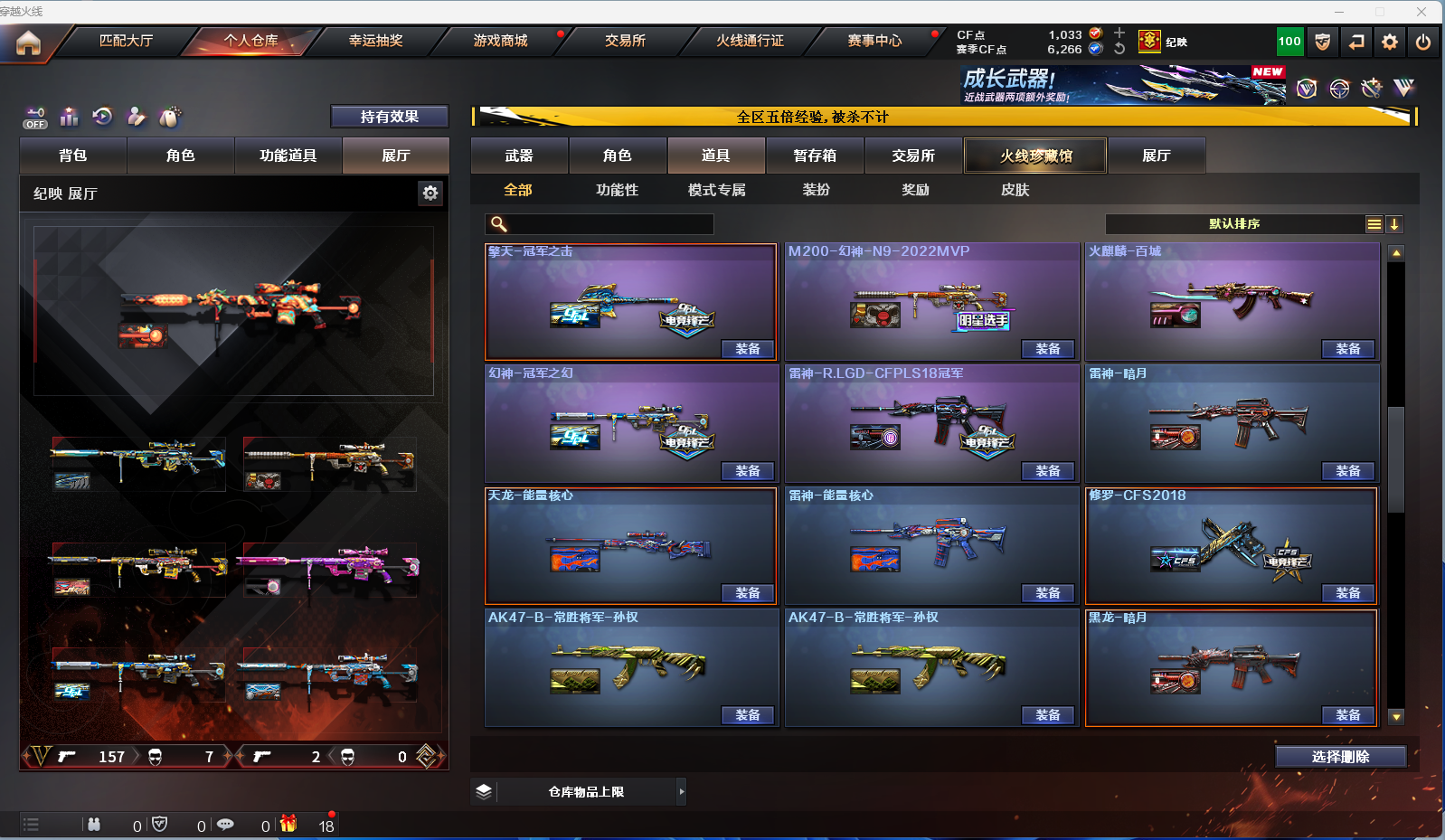Click 选择删除 select delete button
This screenshot has width=1445, height=840.
[1340, 757]
